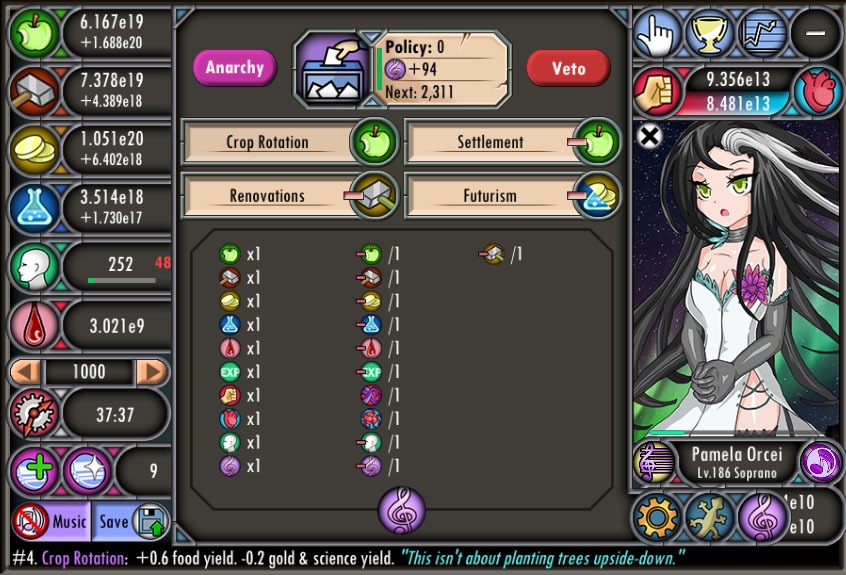Open the ballot box policy icon
The image size is (846, 575).
point(334,68)
